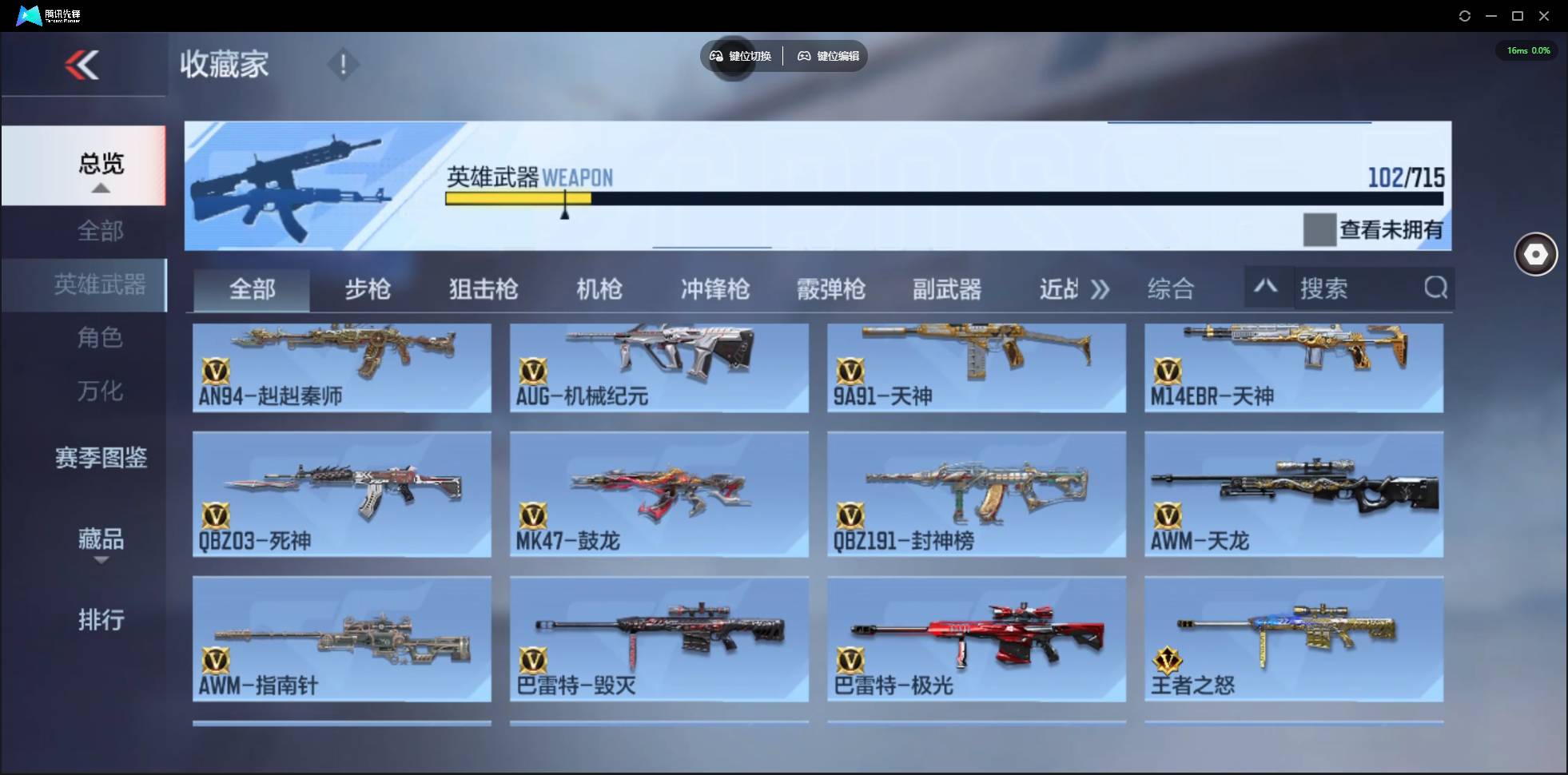
Task: Click the refresh icon near window controls
Action: pos(1466,15)
